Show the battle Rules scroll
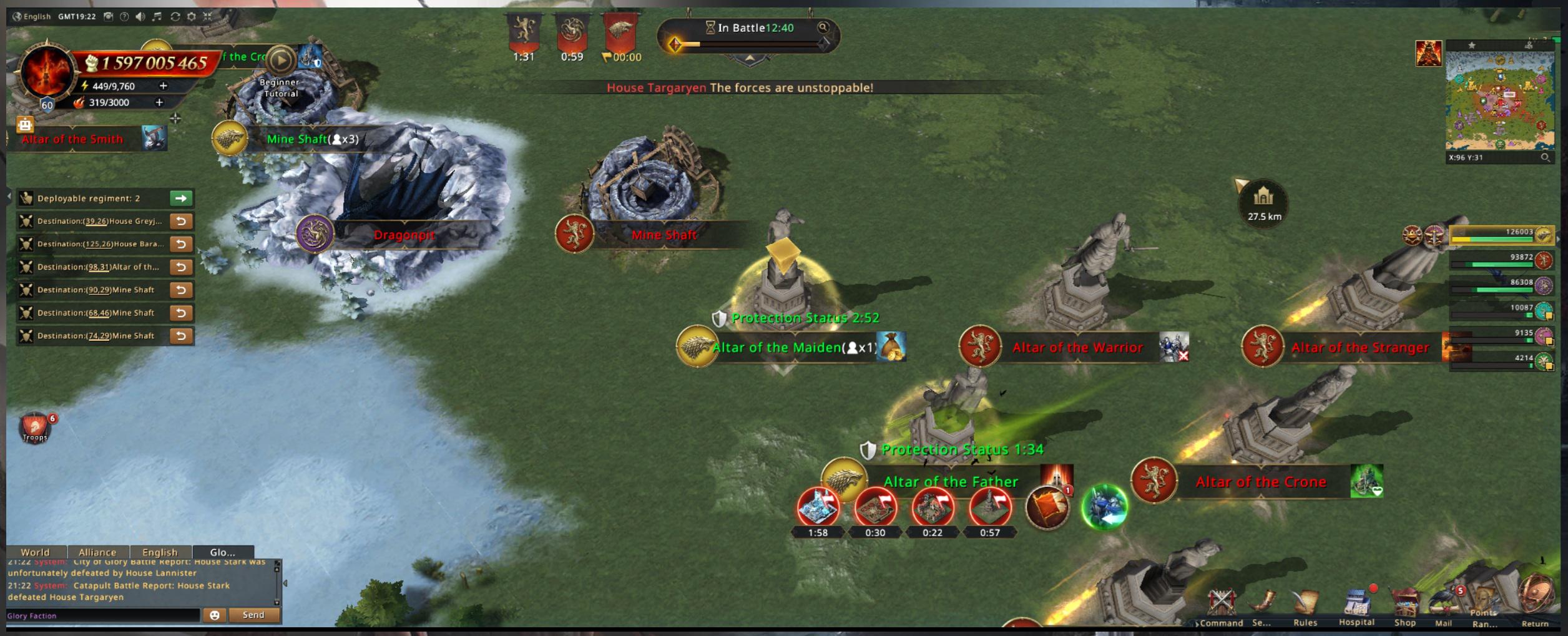Screen dimensions: 1568x636 coord(1305,604)
